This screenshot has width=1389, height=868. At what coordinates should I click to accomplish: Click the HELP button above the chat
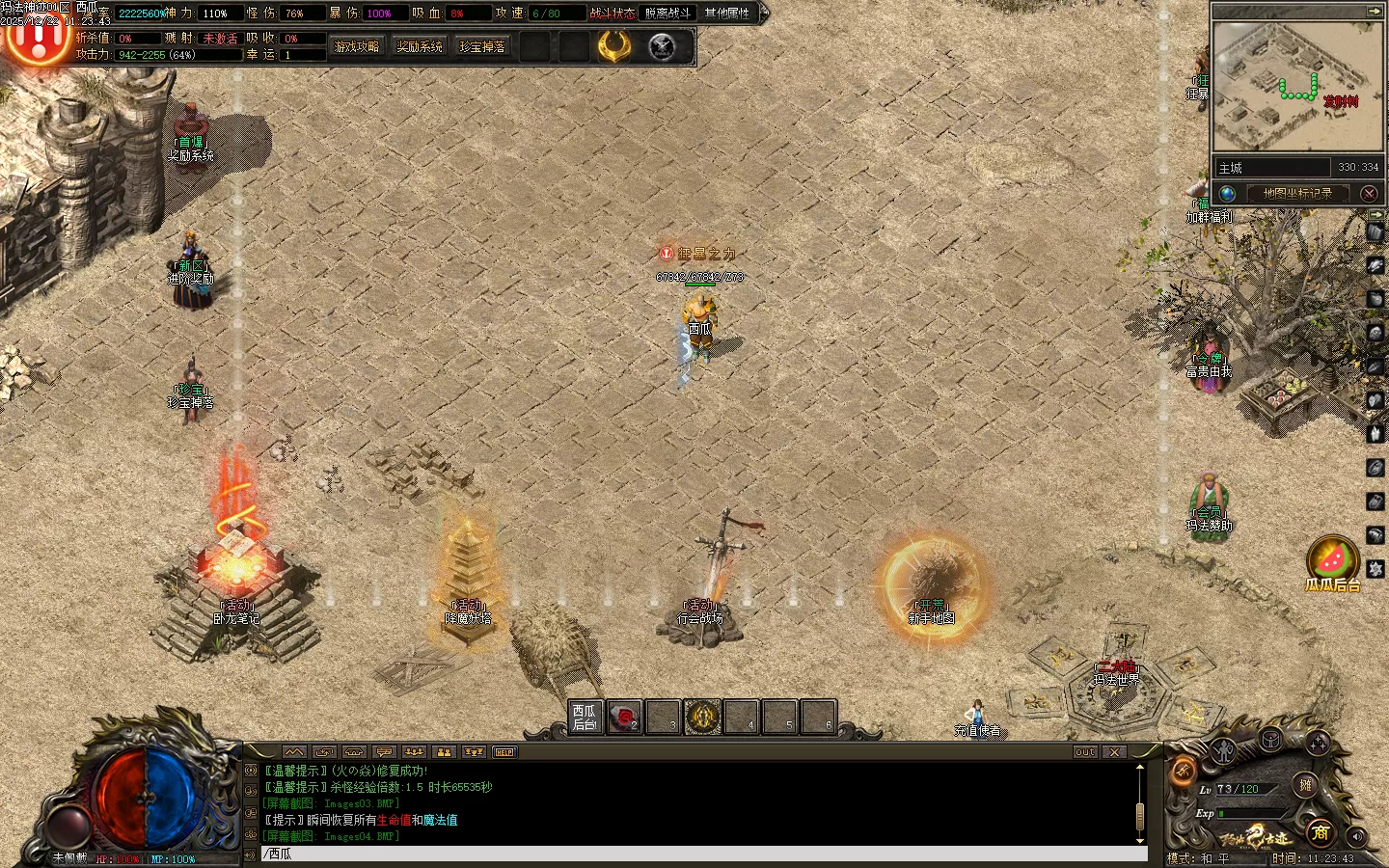(x=504, y=752)
